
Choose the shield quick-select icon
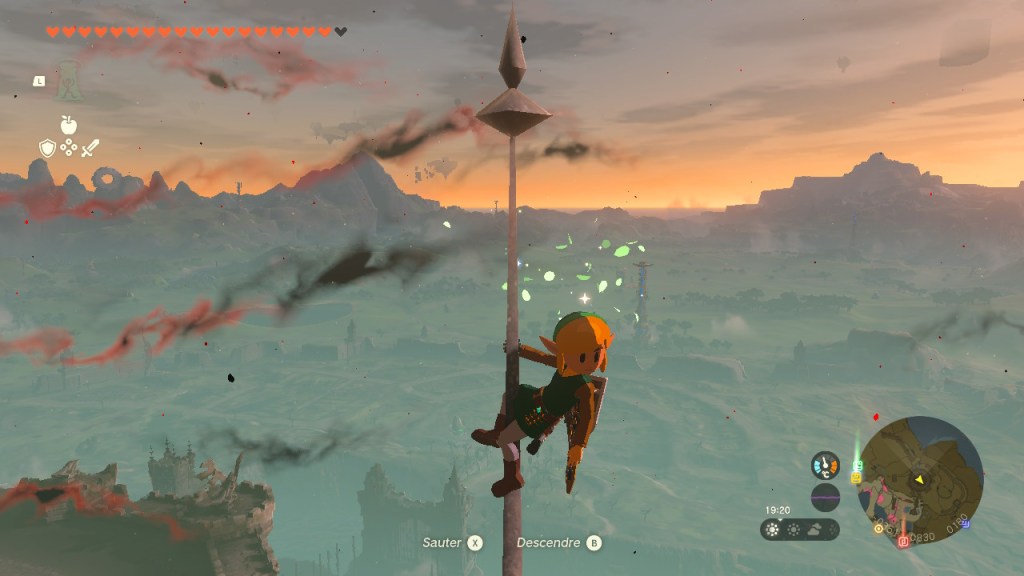(x=47, y=149)
